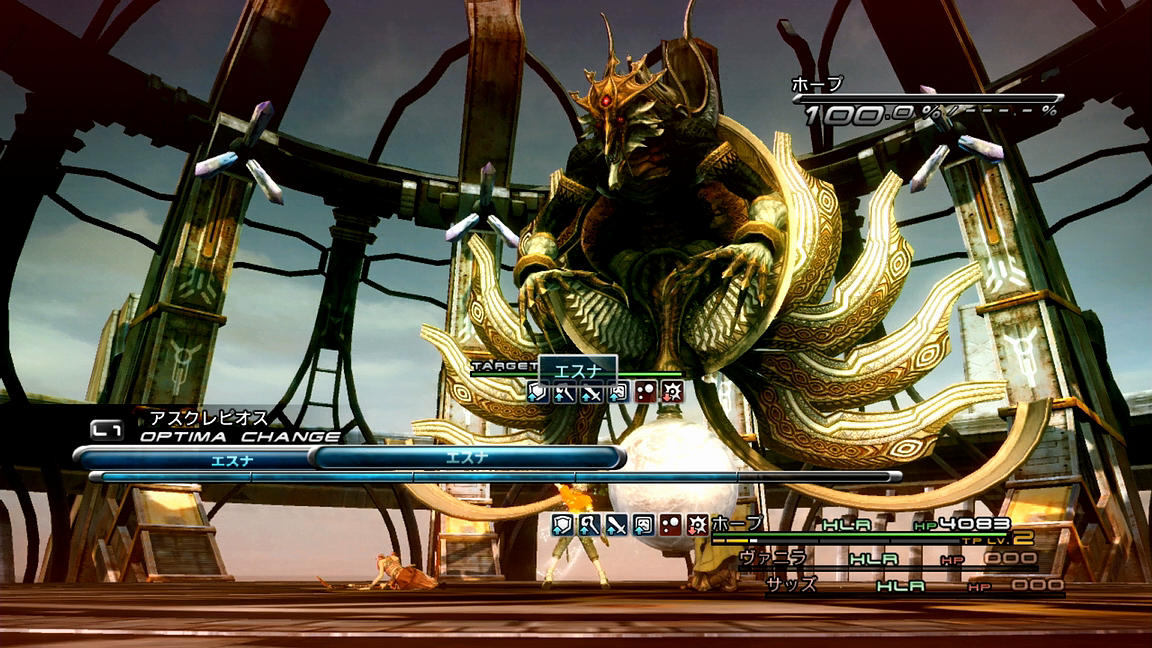
Task: Select the second queued エスナ command segment
Action: point(467,458)
